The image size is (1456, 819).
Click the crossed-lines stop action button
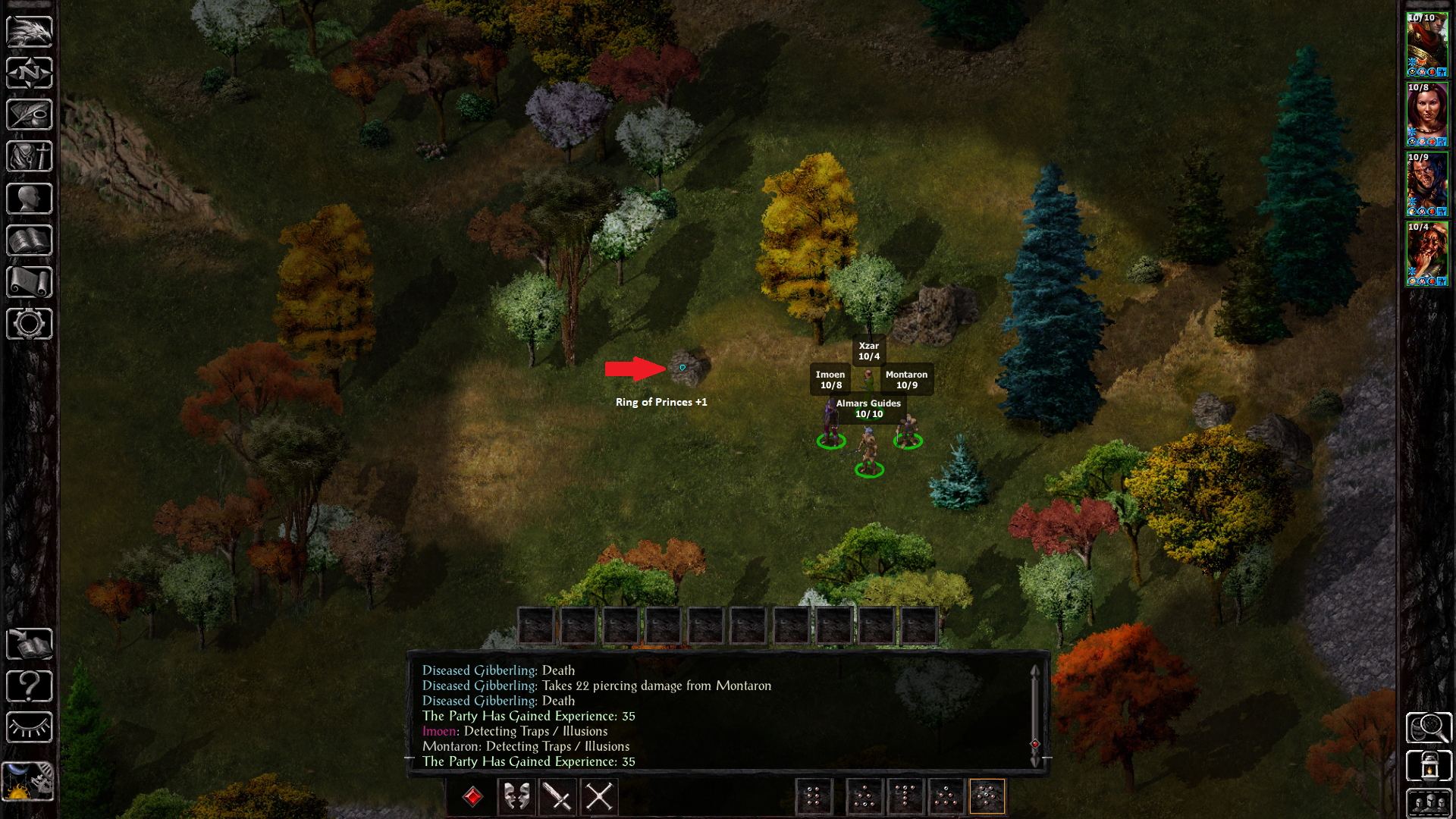(x=599, y=797)
